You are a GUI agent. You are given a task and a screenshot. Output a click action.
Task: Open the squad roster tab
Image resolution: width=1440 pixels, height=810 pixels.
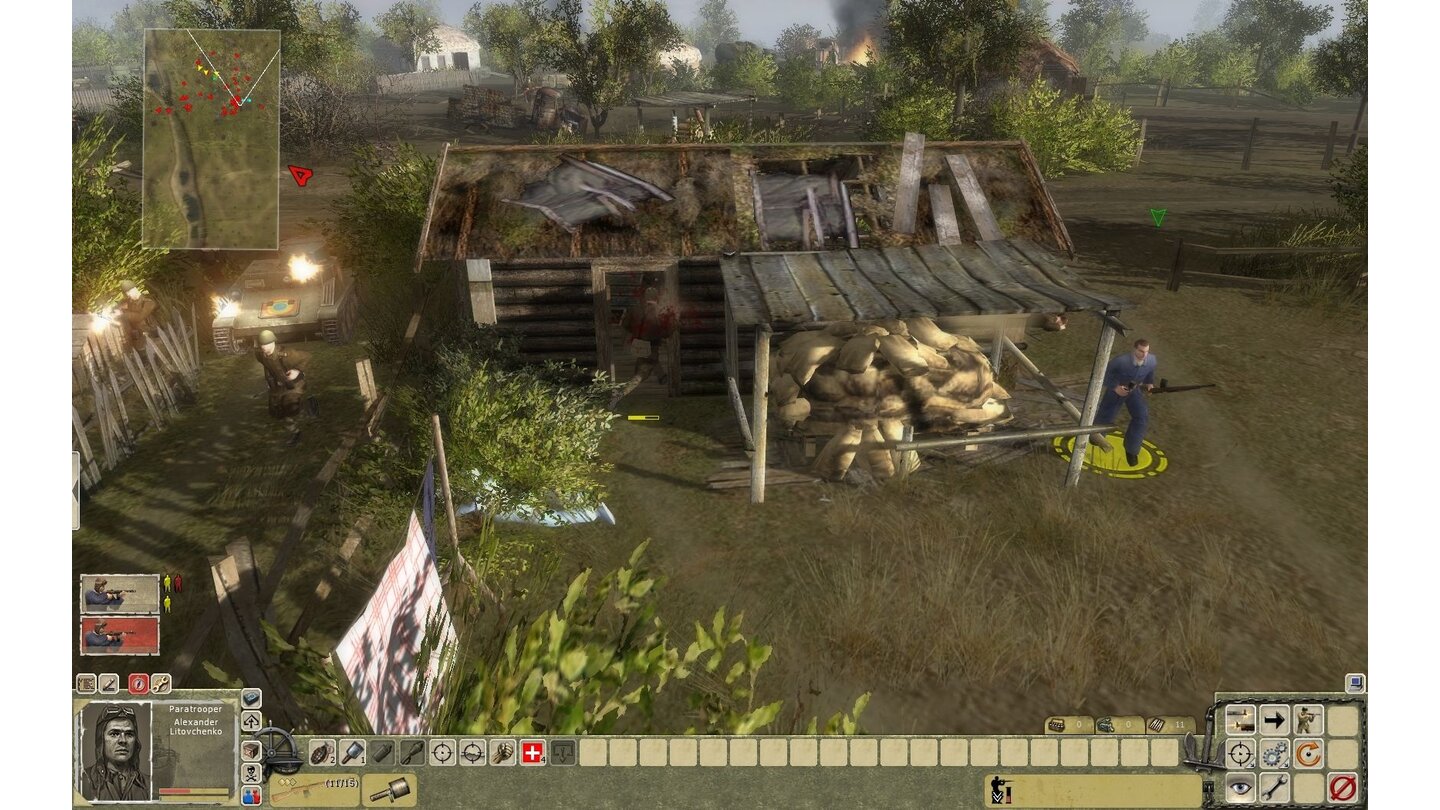tap(86, 684)
